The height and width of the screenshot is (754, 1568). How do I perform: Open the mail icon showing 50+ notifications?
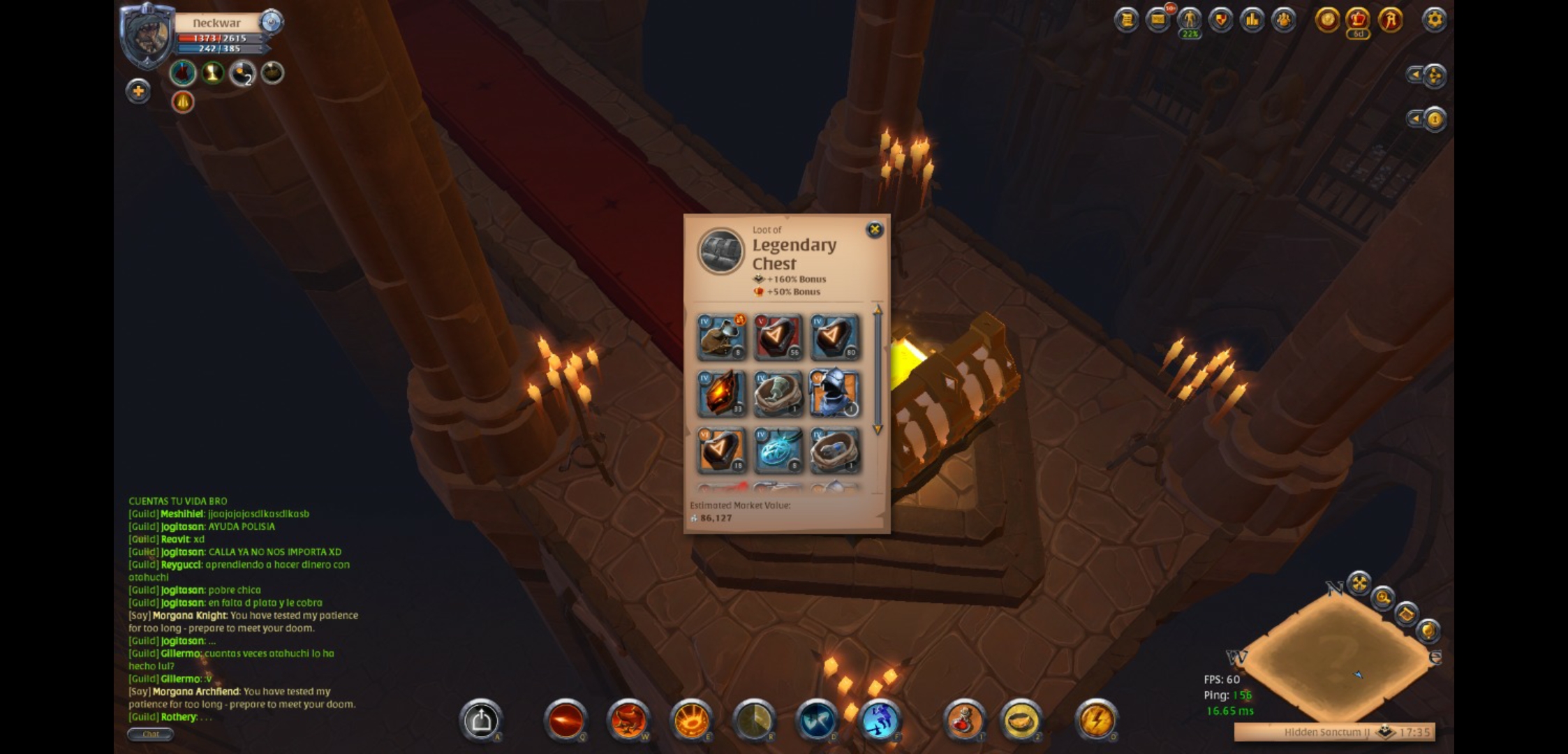[x=1160, y=20]
